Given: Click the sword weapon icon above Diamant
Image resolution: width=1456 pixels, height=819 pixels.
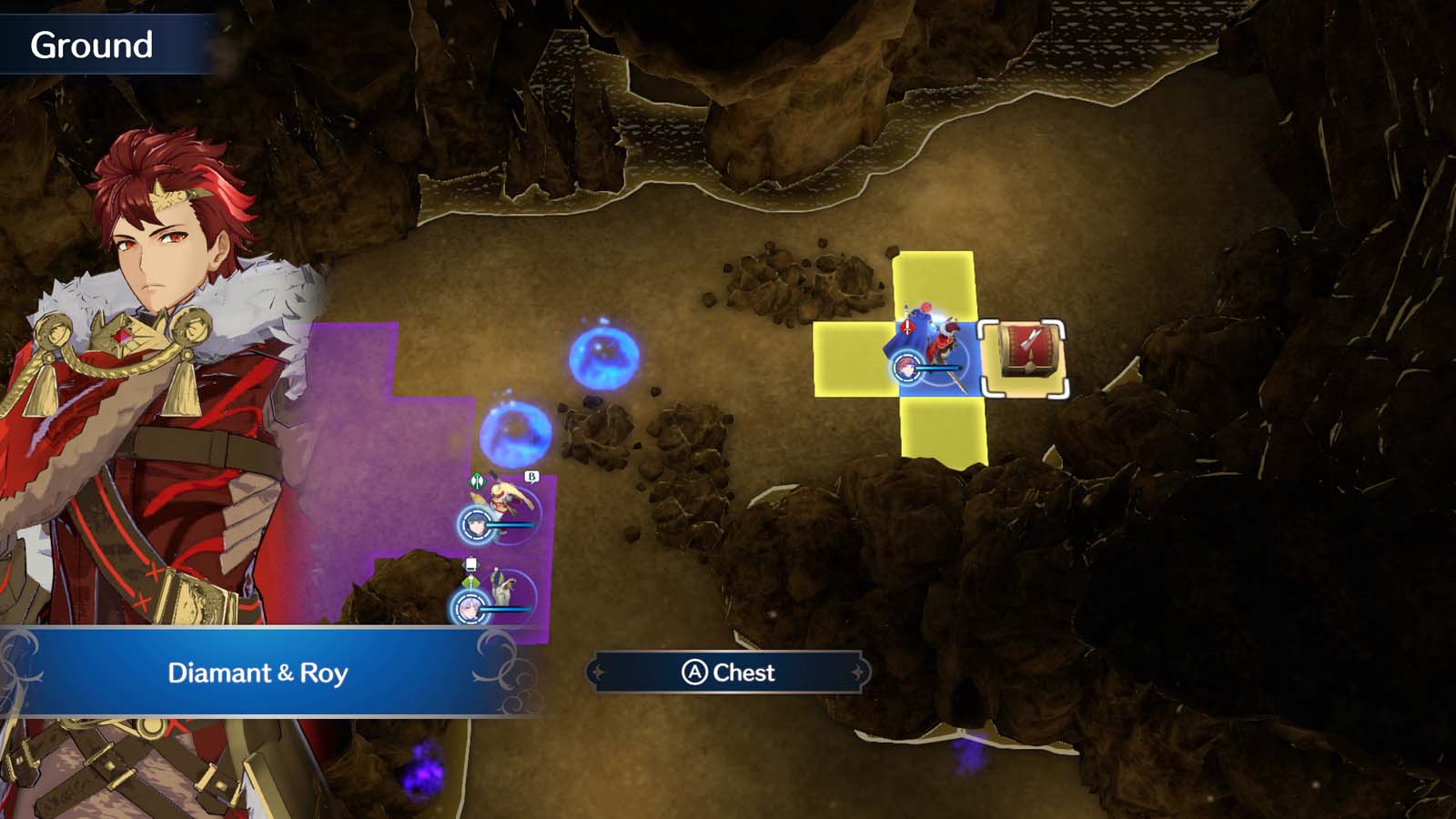Looking at the screenshot, I should click(907, 326).
